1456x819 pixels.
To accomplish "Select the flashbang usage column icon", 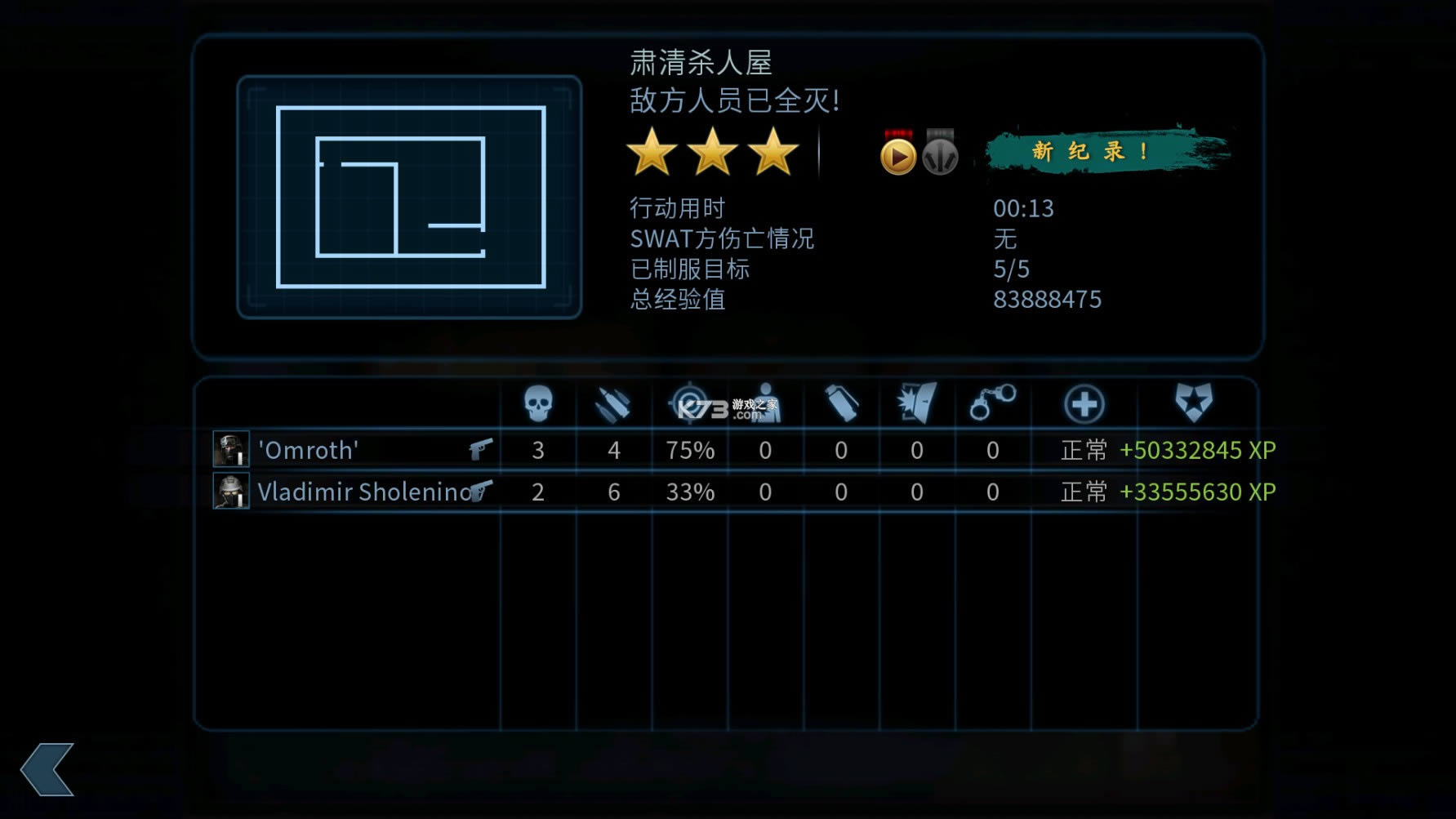I will (x=841, y=403).
